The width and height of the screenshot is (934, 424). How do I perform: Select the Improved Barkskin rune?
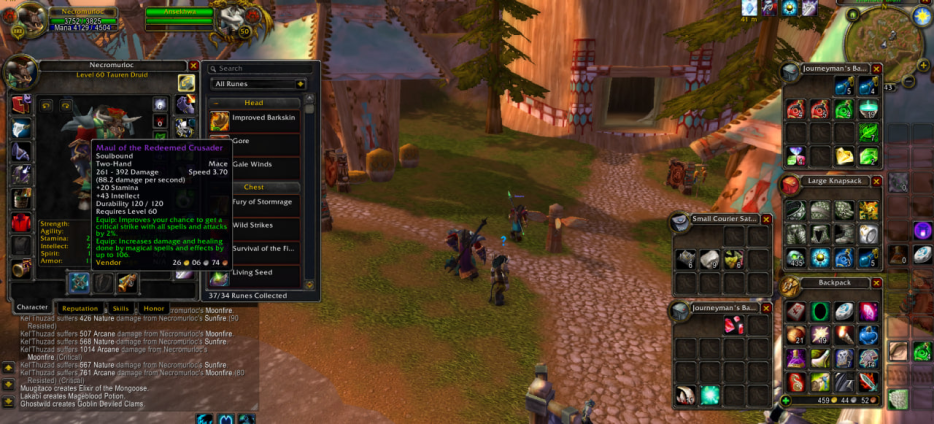(262, 118)
